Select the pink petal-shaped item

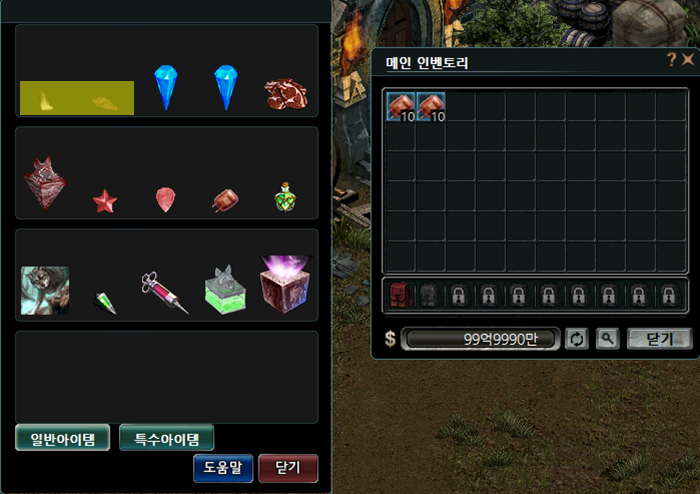(165, 200)
